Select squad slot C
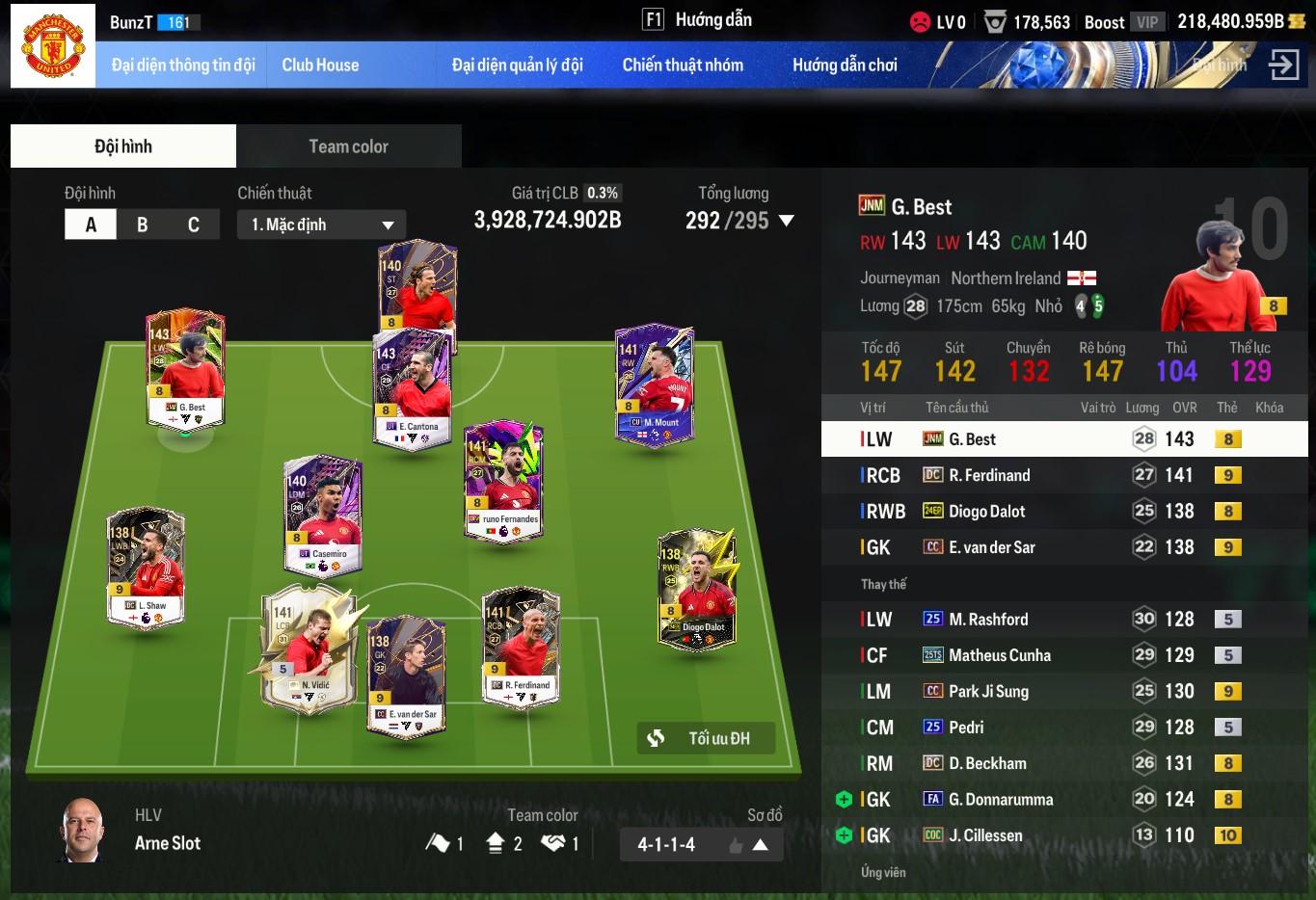The width and height of the screenshot is (1316, 900). coord(193,225)
